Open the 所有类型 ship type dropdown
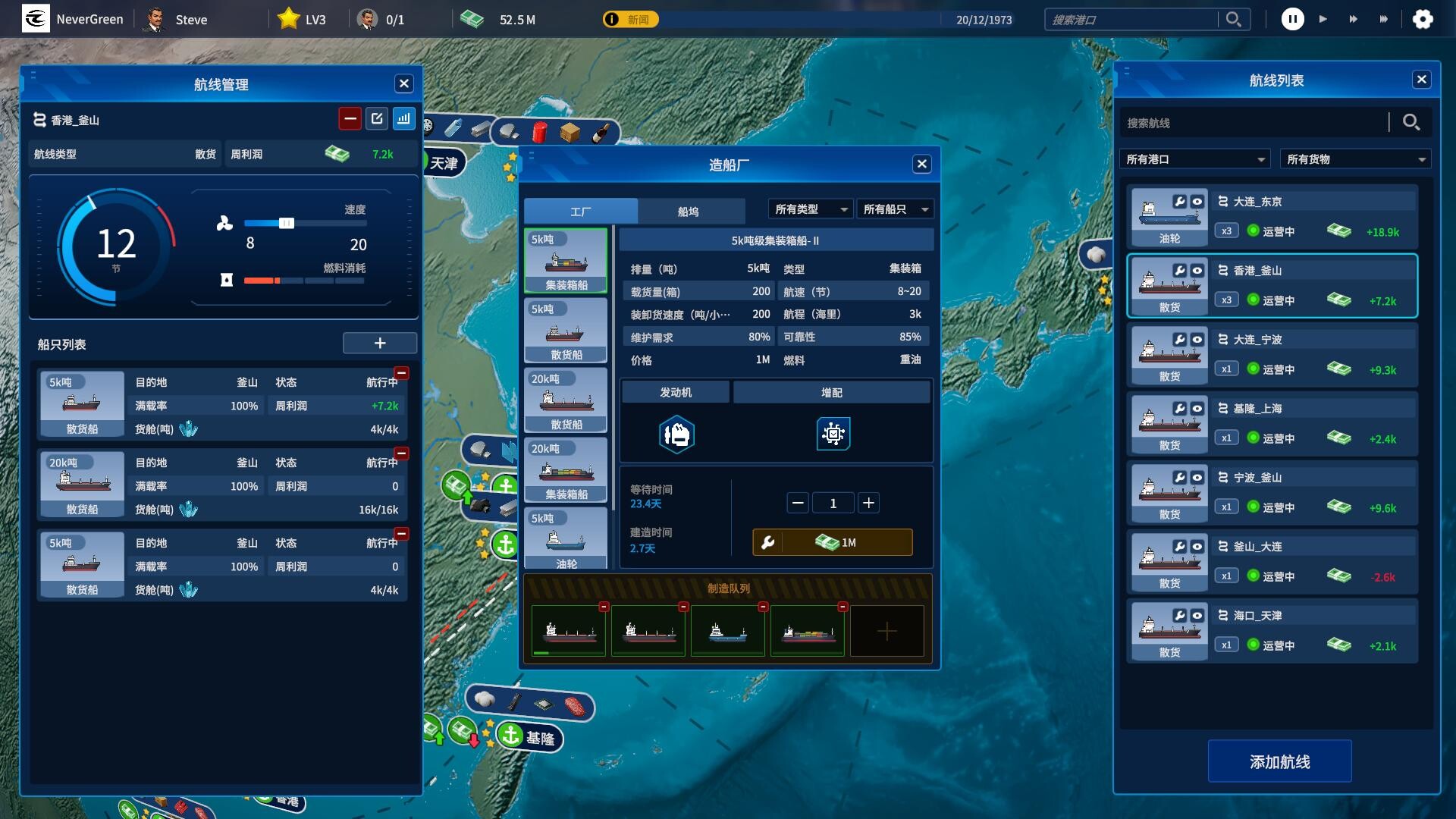This screenshot has width=1456, height=819. pyautogui.click(x=809, y=209)
